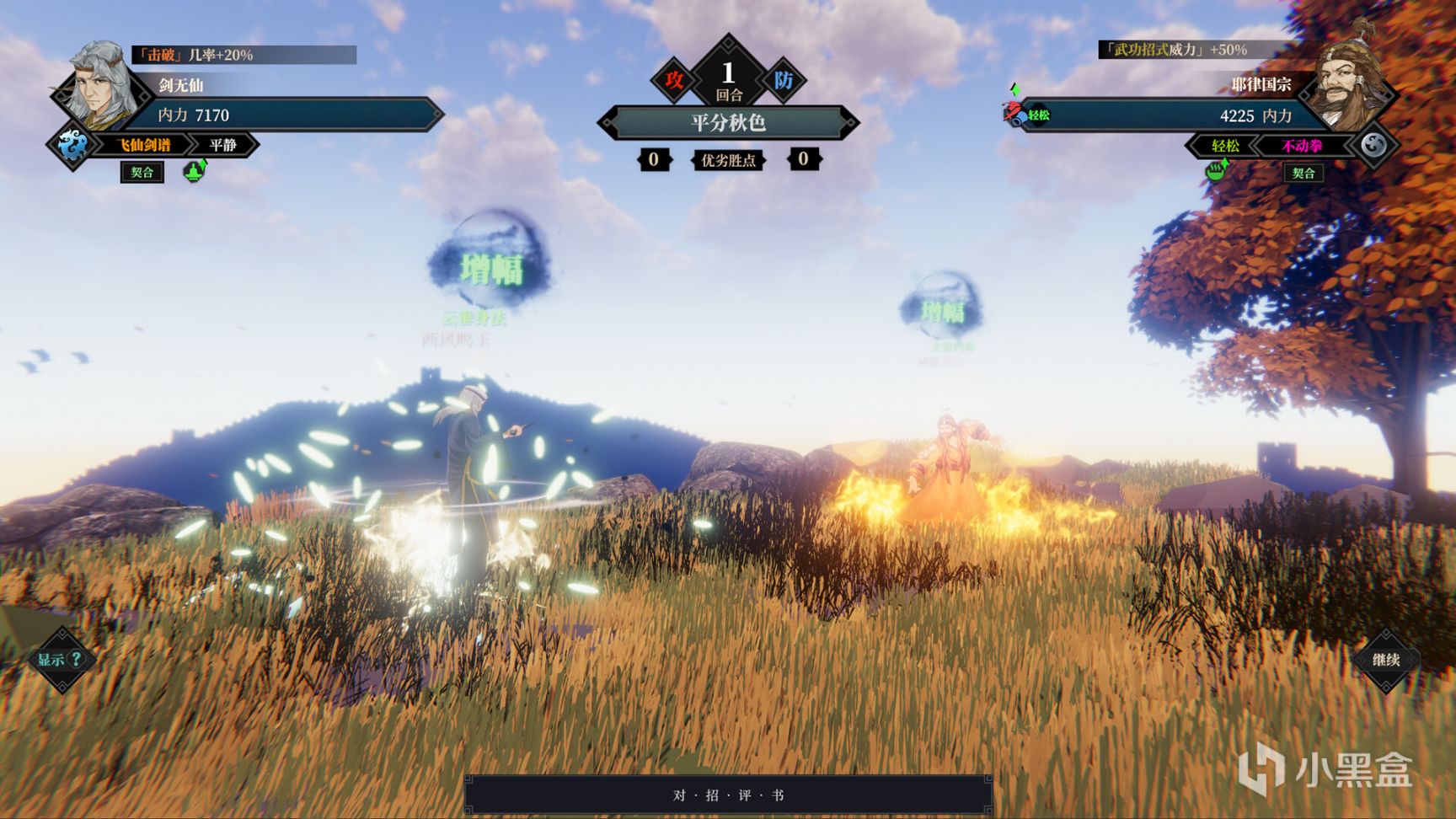Screen dimensions: 1456x819
Task: Select the 契合 tag under 耶律国宗
Action: (x=1303, y=174)
